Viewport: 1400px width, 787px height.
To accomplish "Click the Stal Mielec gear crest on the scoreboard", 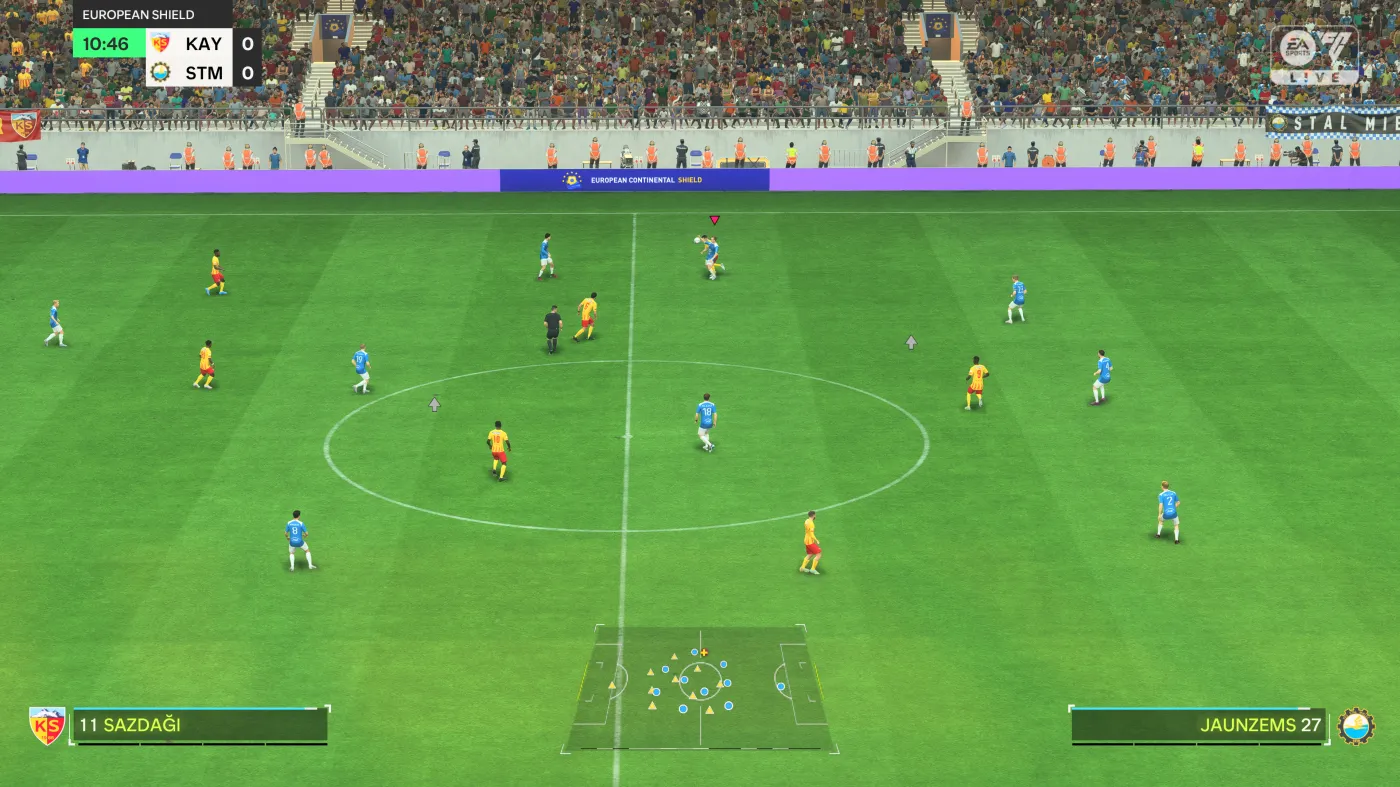I will click(x=161, y=73).
